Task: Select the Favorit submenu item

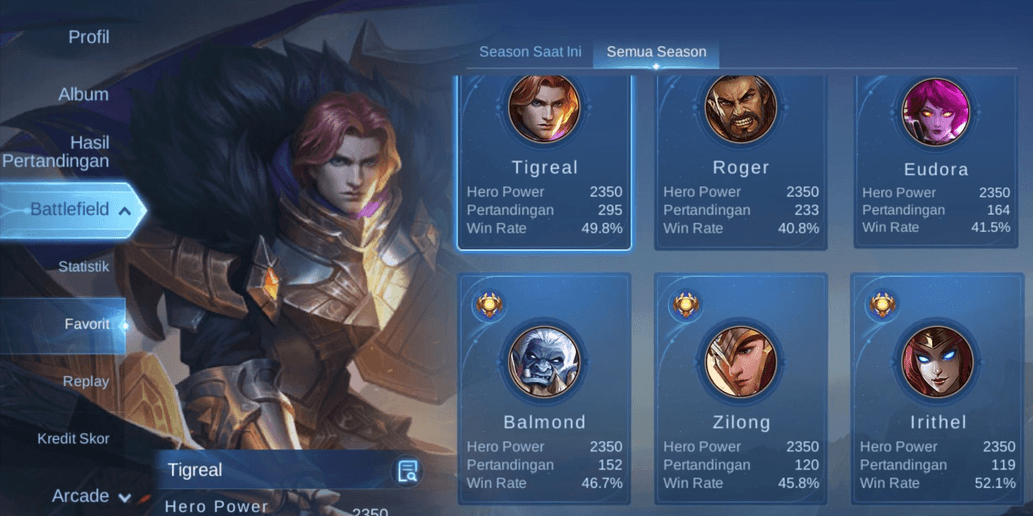Action: click(86, 325)
